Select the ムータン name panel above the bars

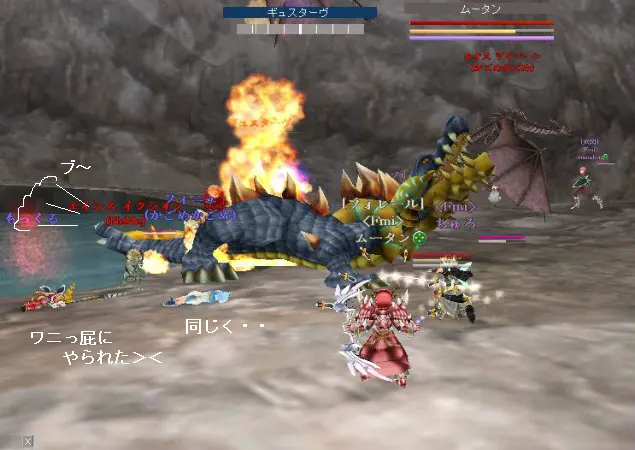[x=480, y=8]
